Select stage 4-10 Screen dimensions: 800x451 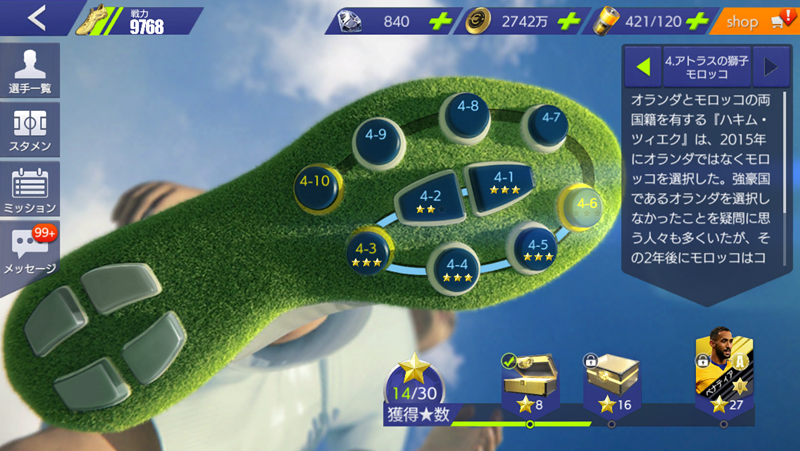point(316,184)
